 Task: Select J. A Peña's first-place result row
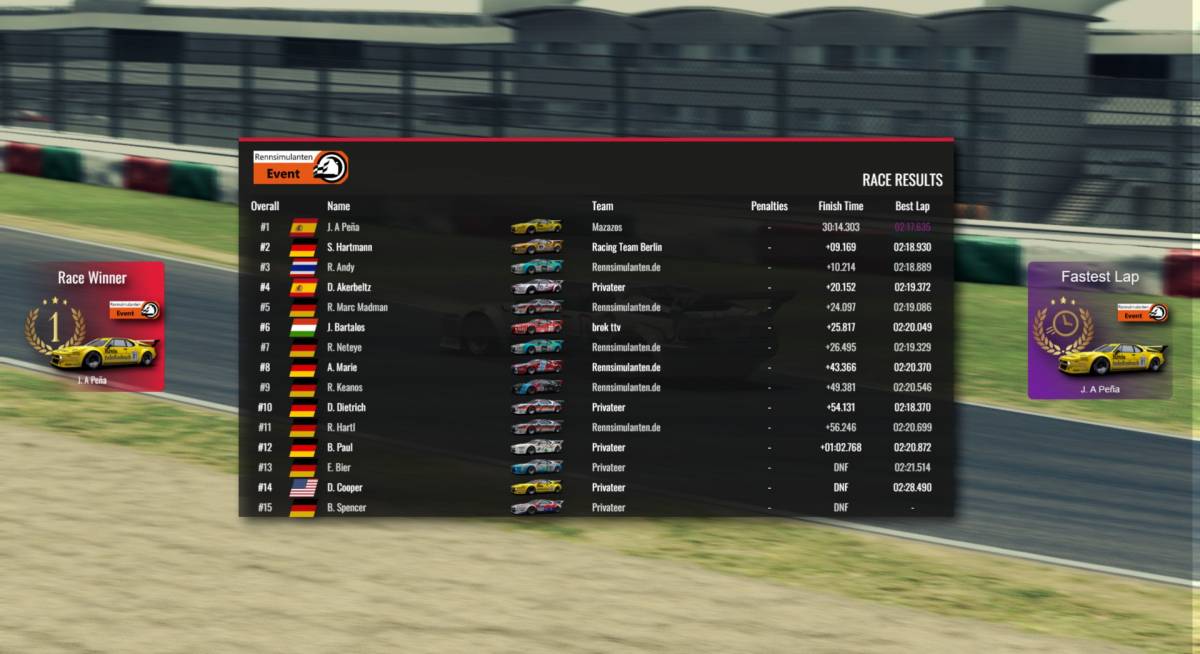[343, 227]
